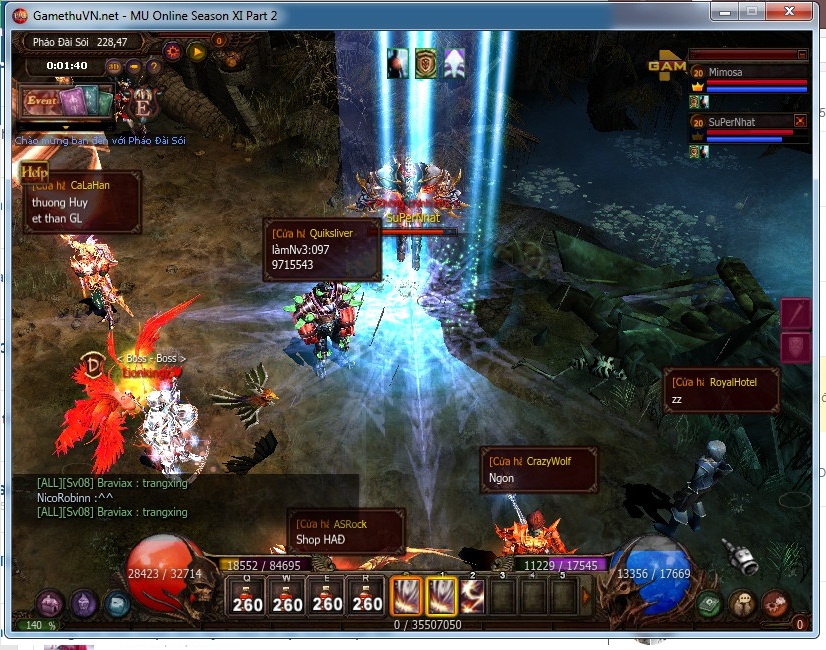The image size is (826, 650).
Task: Open the green book icon beside mana orb
Action: [x=709, y=604]
